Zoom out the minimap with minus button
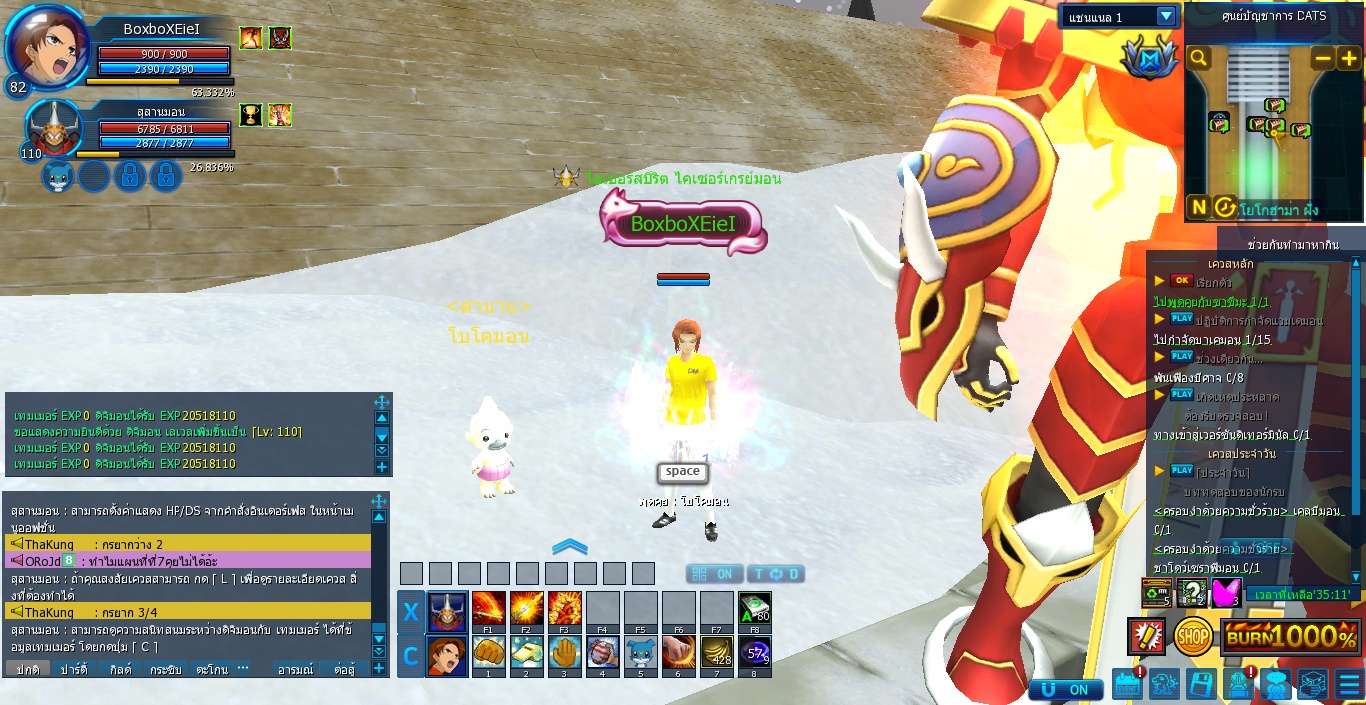The width and height of the screenshot is (1366, 705). pyautogui.click(x=1322, y=58)
